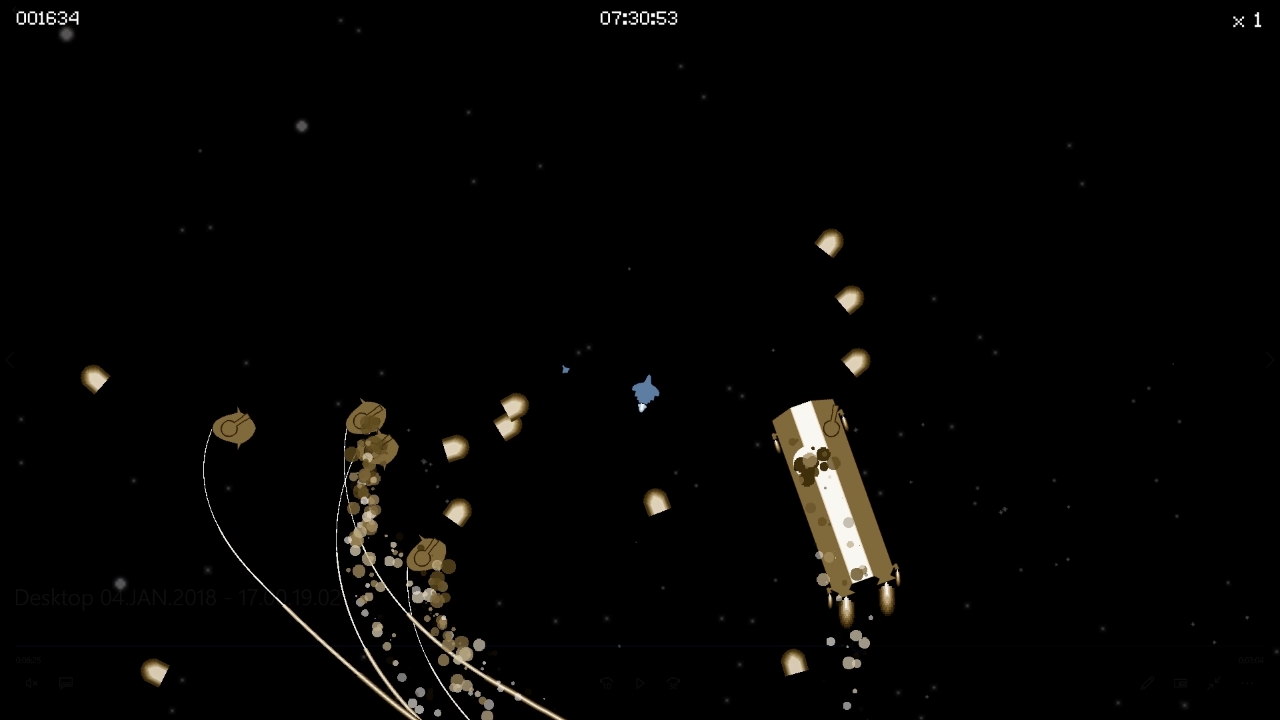Click the cast-to-device icon
The image size is (1280, 720).
tap(1181, 683)
